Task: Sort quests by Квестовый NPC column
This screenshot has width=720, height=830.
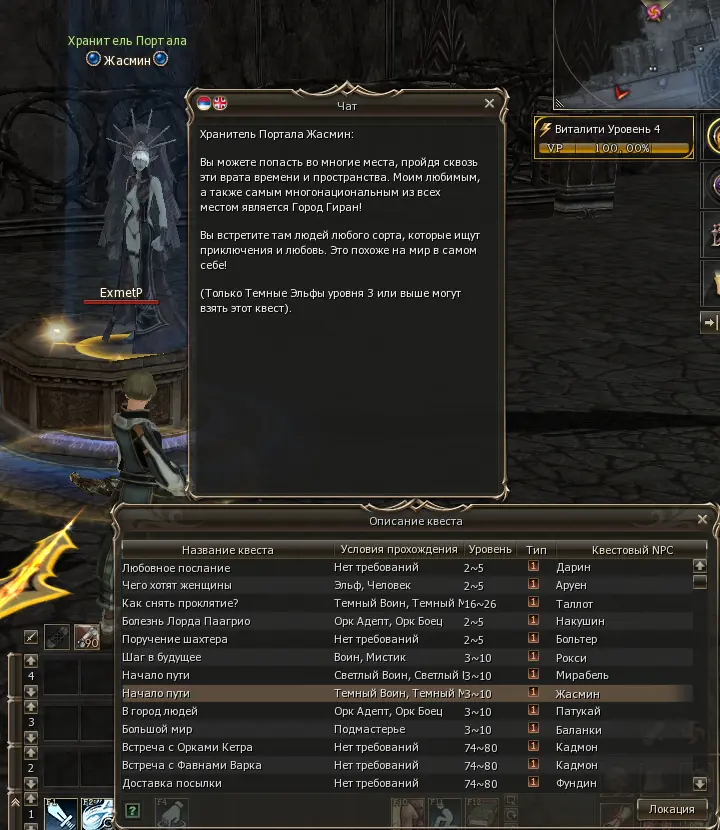Action: click(632, 550)
